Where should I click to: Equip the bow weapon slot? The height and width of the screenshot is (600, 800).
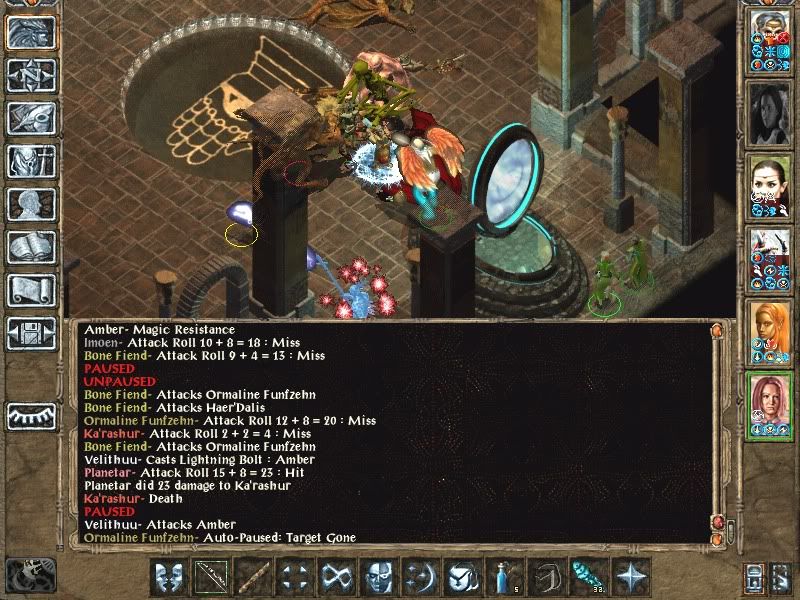pyautogui.click(x=211, y=576)
